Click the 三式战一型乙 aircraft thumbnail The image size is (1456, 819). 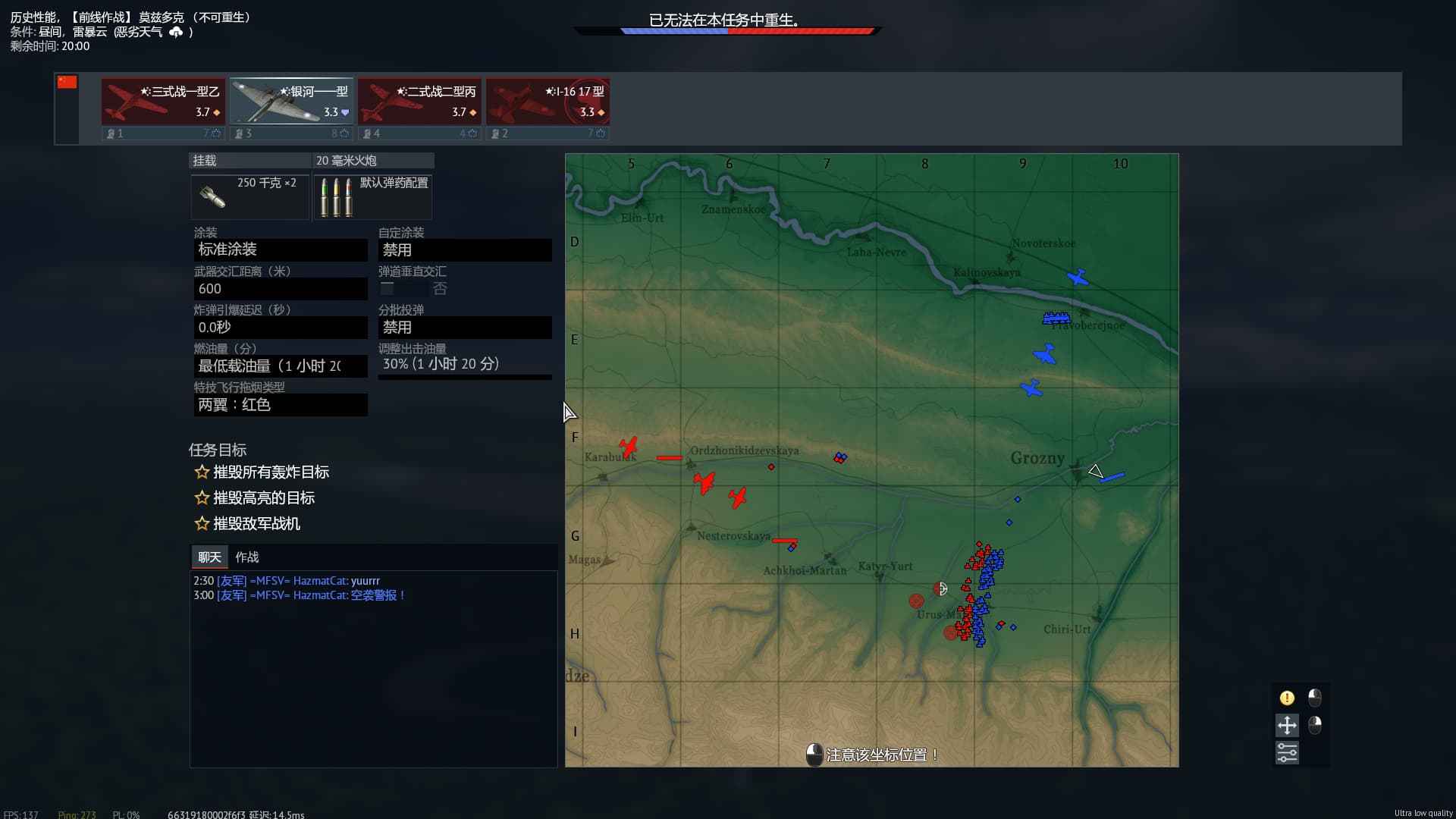tap(162, 101)
